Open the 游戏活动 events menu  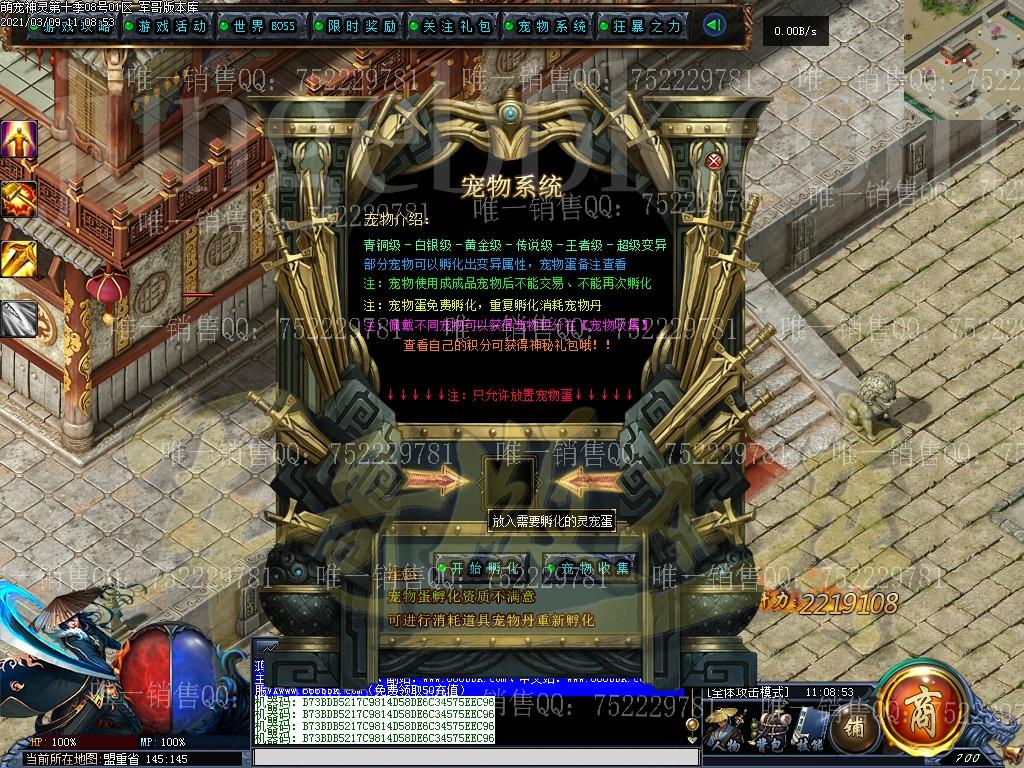click(166, 26)
